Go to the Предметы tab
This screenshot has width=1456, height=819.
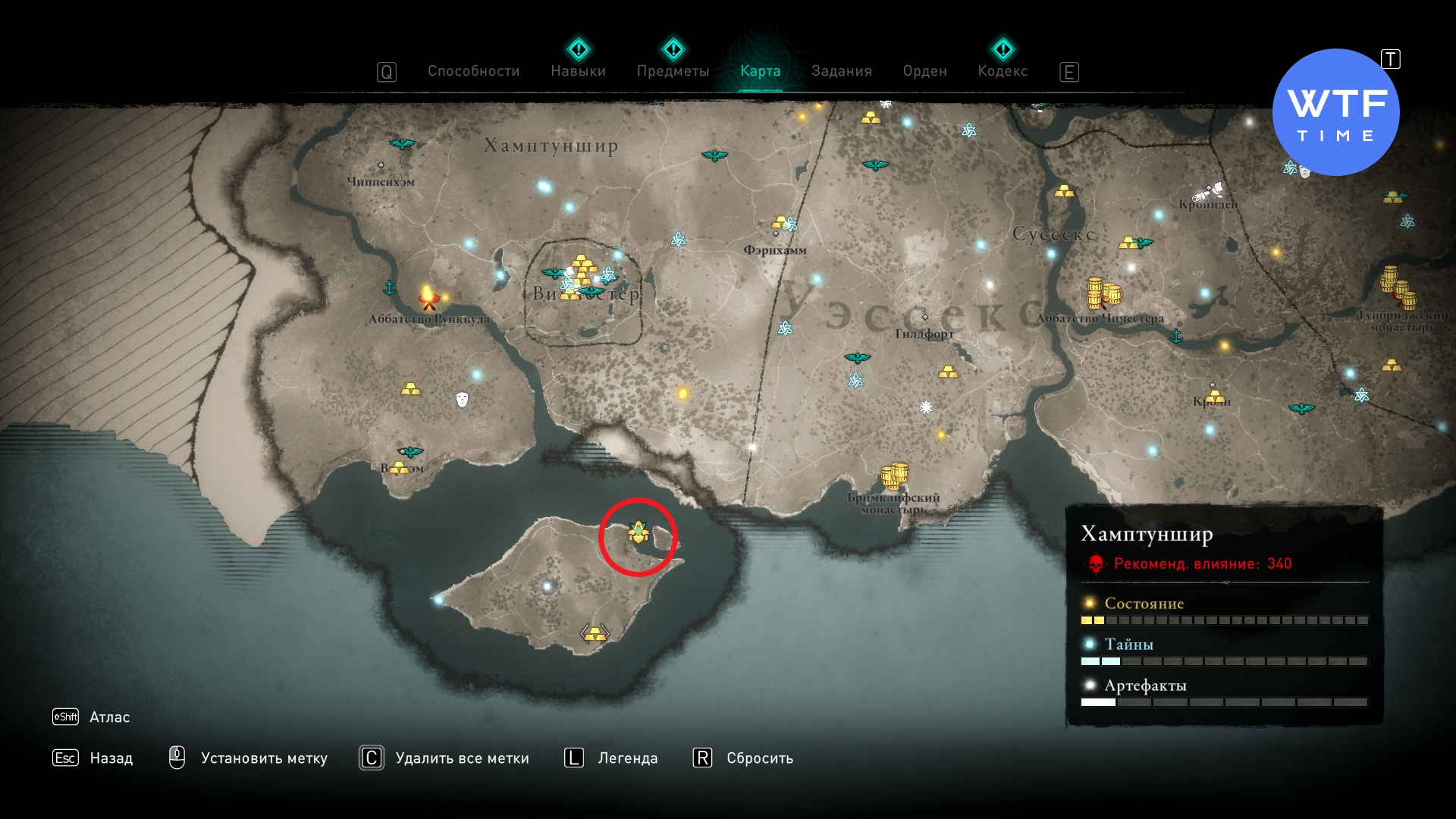[x=673, y=71]
